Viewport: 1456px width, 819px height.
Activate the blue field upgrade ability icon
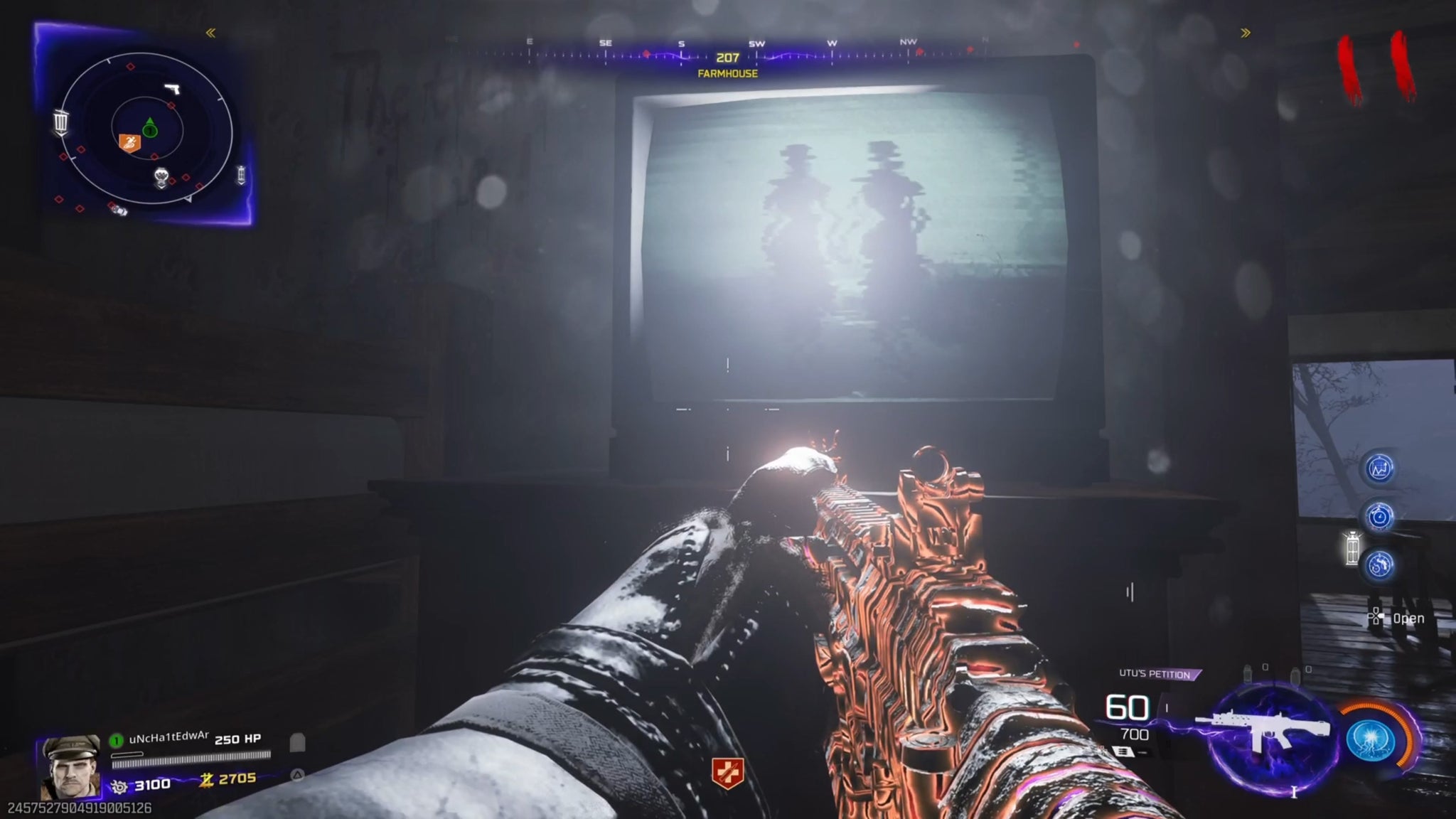1371,741
